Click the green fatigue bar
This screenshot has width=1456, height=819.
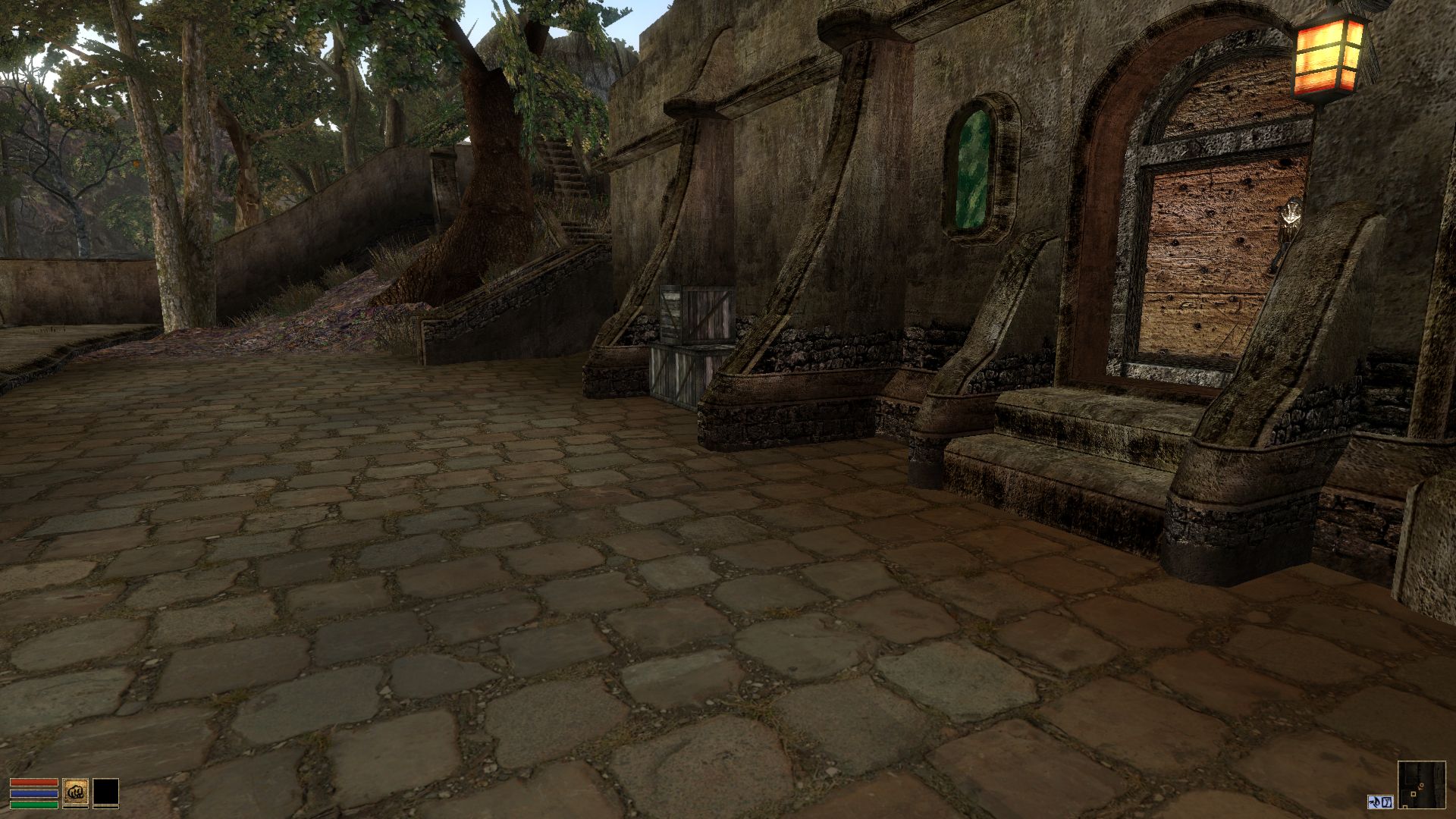pyautogui.click(x=33, y=805)
